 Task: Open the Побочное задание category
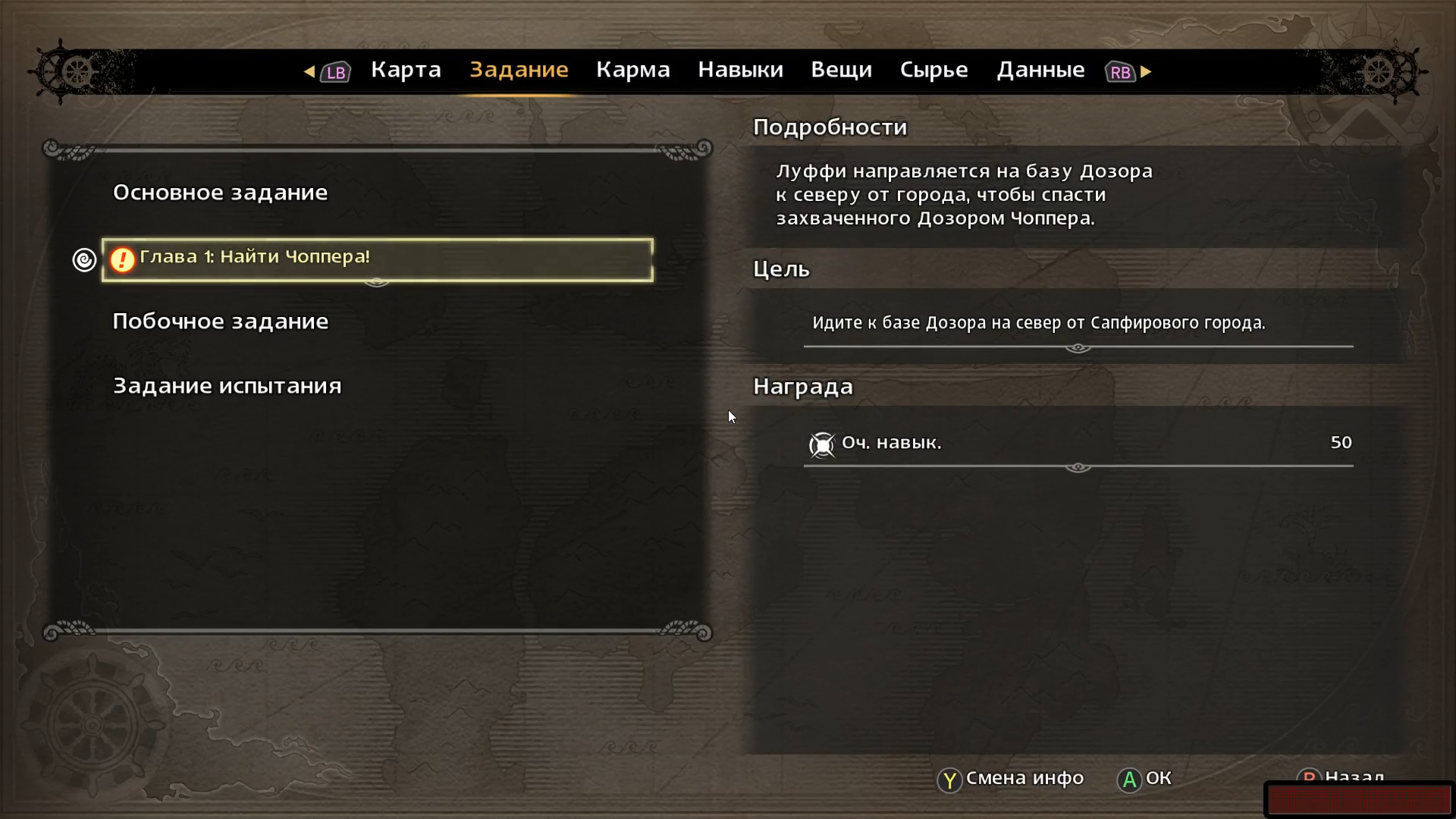click(x=220, y=322)
